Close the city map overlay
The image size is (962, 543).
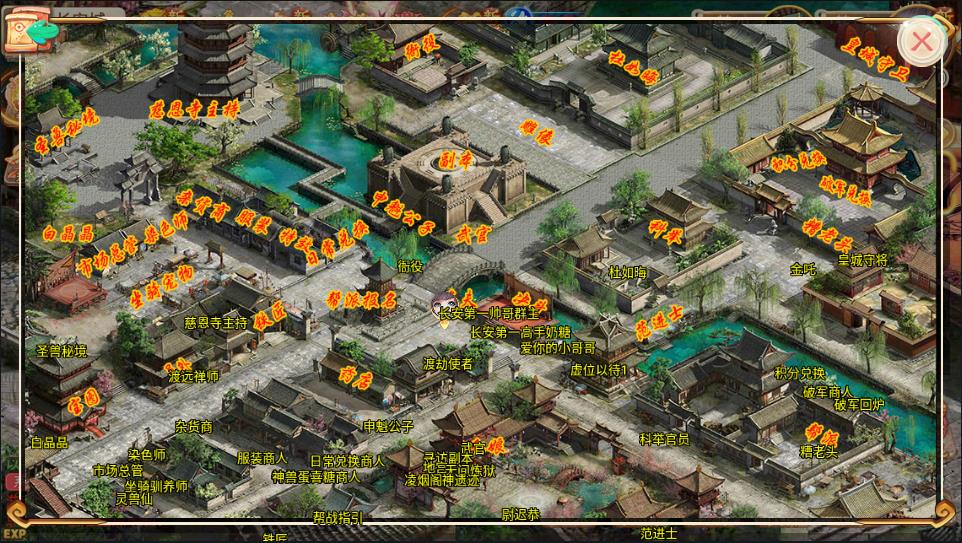click(x=921, y=42)
